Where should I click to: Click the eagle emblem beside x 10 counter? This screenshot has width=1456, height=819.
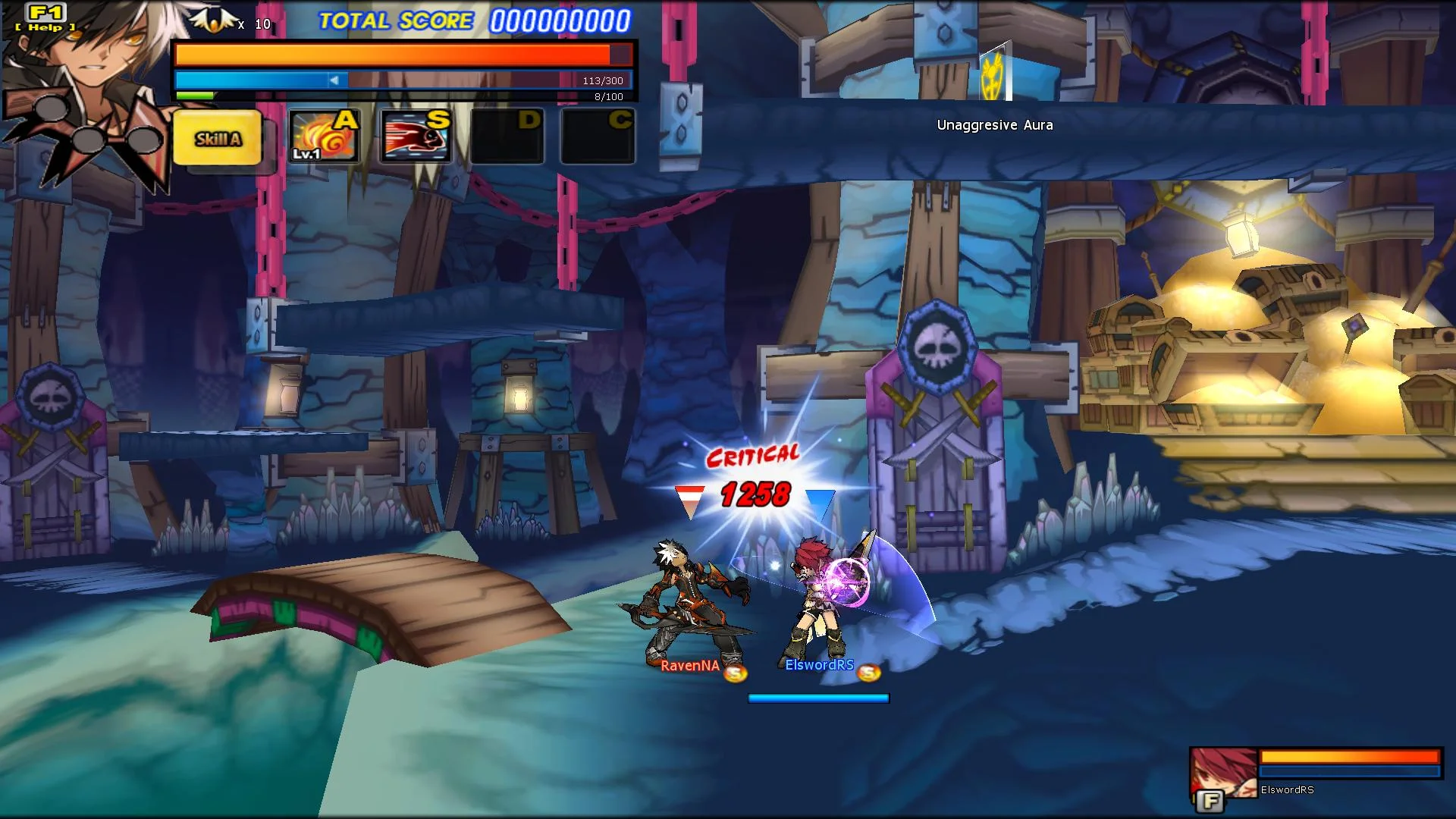click(215, 19)
